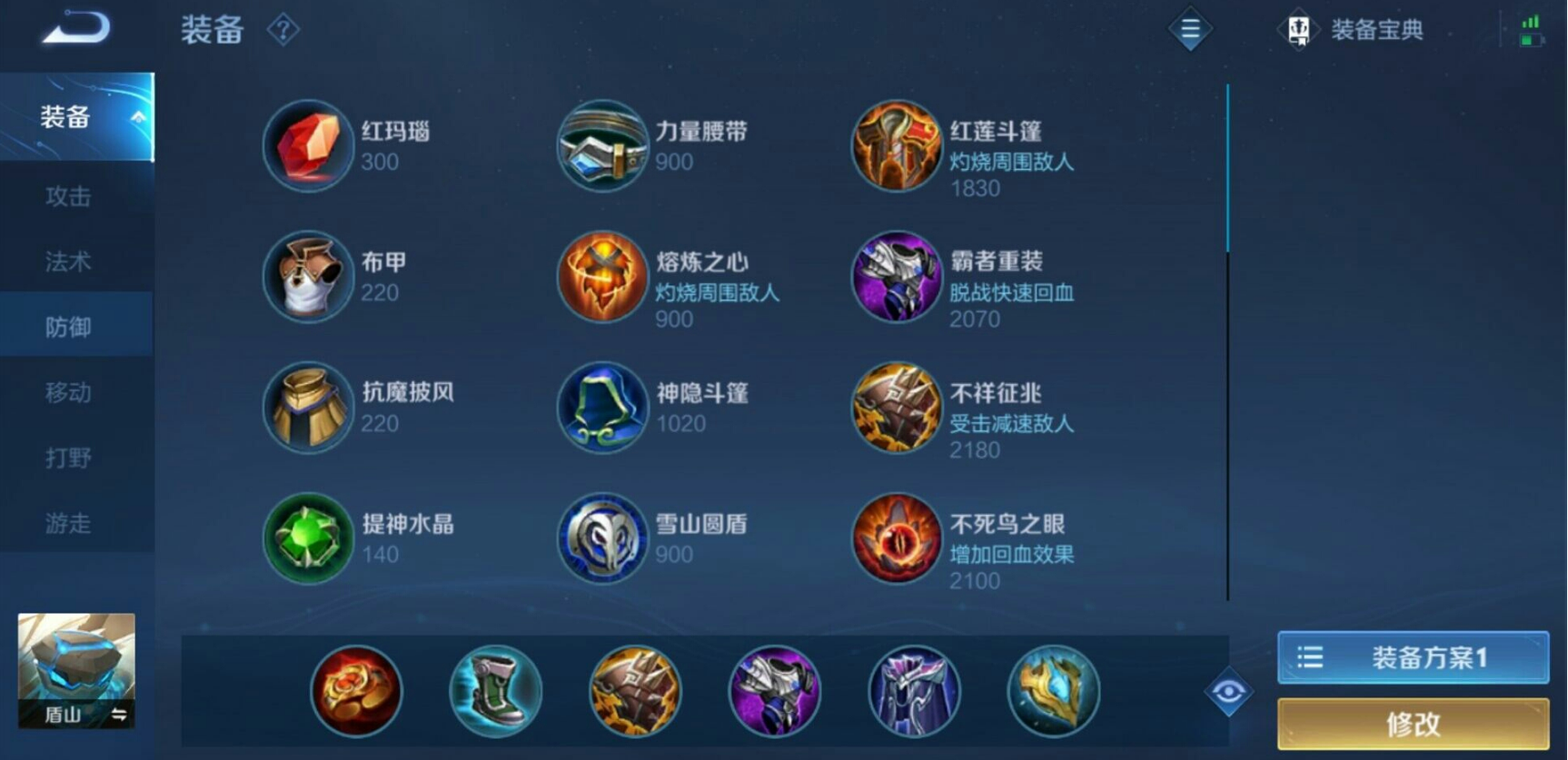Open the help icon beside 装备 title

tap(284, 29)
